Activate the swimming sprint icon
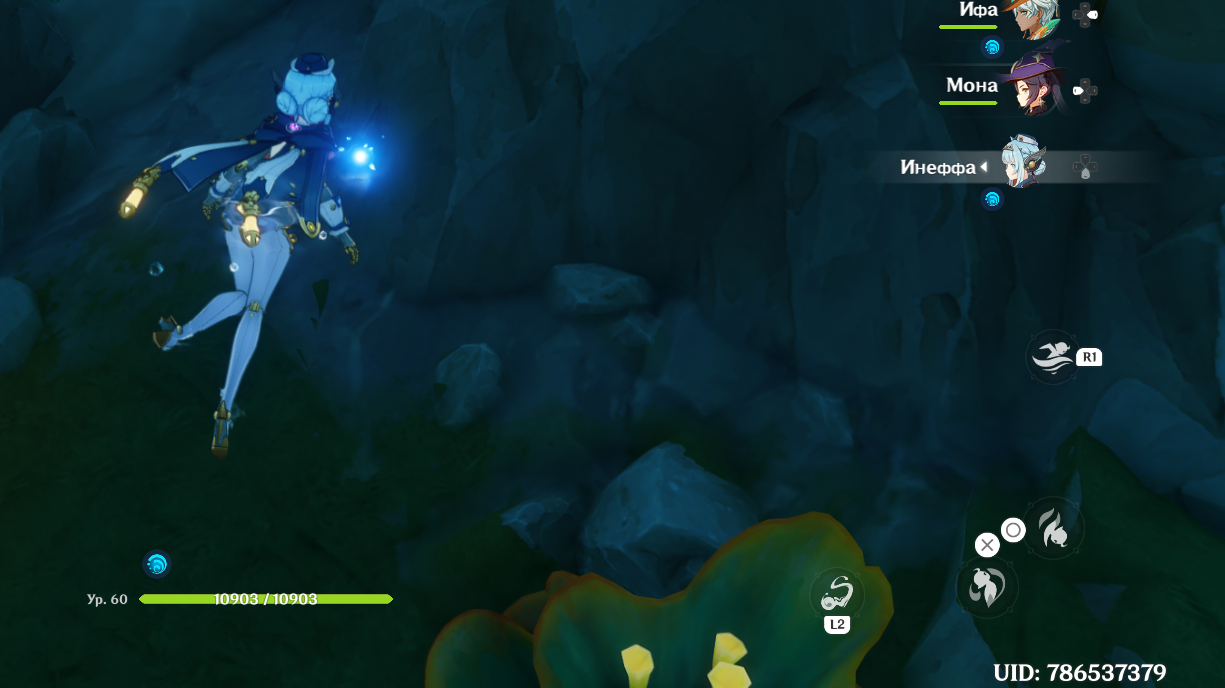The width and height of the screenshot is (1225, 688). click(x=1053, y=356)
